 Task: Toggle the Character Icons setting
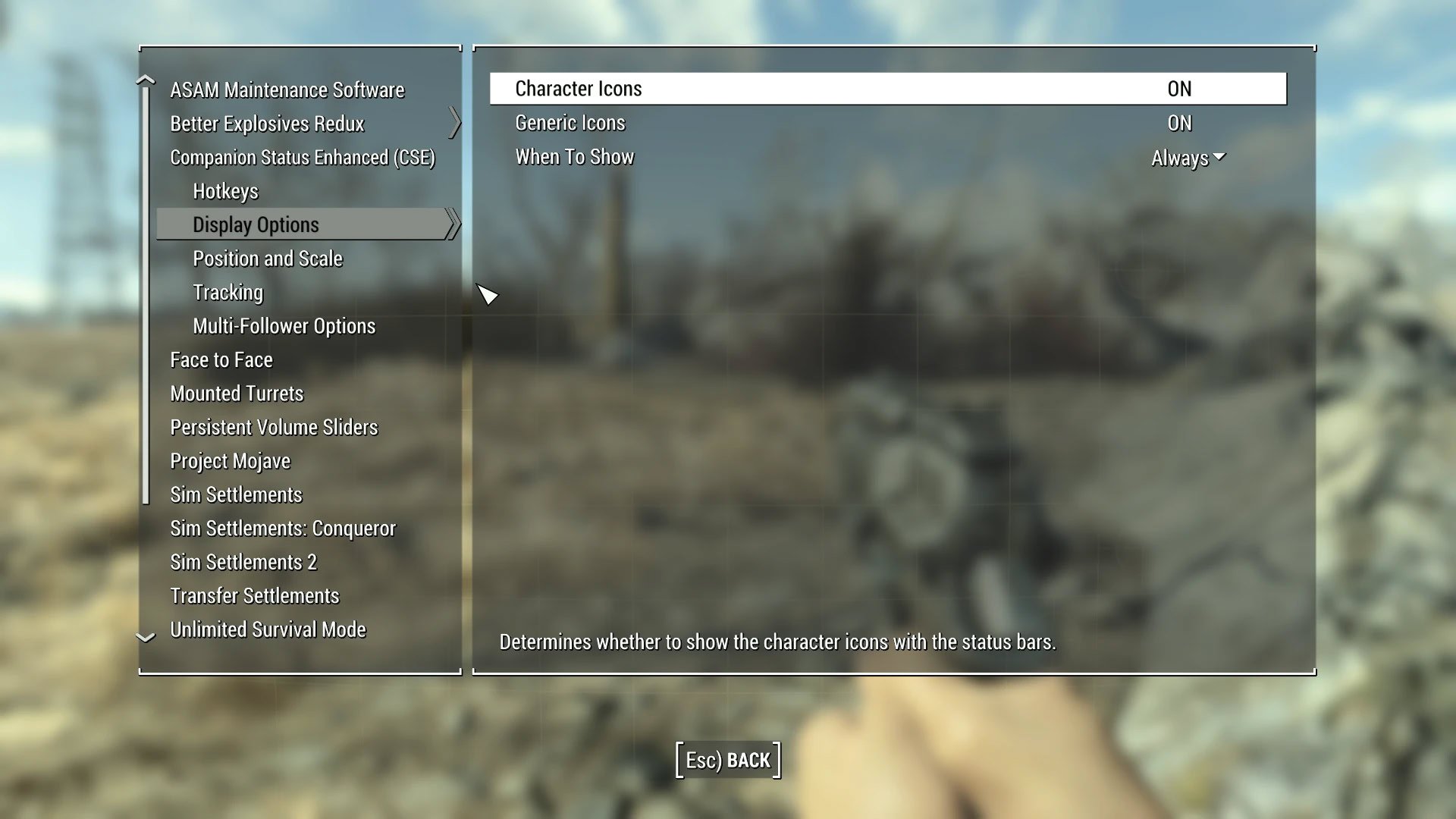pyautogui.click(x=1178, y=89)
